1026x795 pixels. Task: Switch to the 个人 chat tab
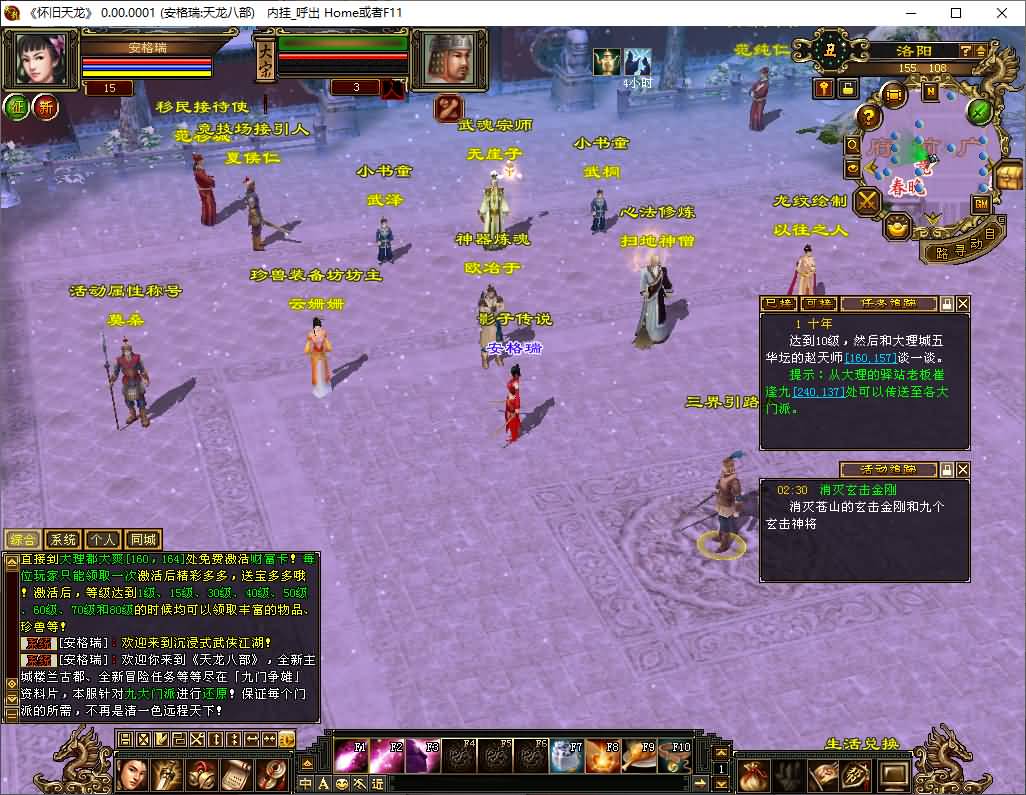[x=102, y=539]
